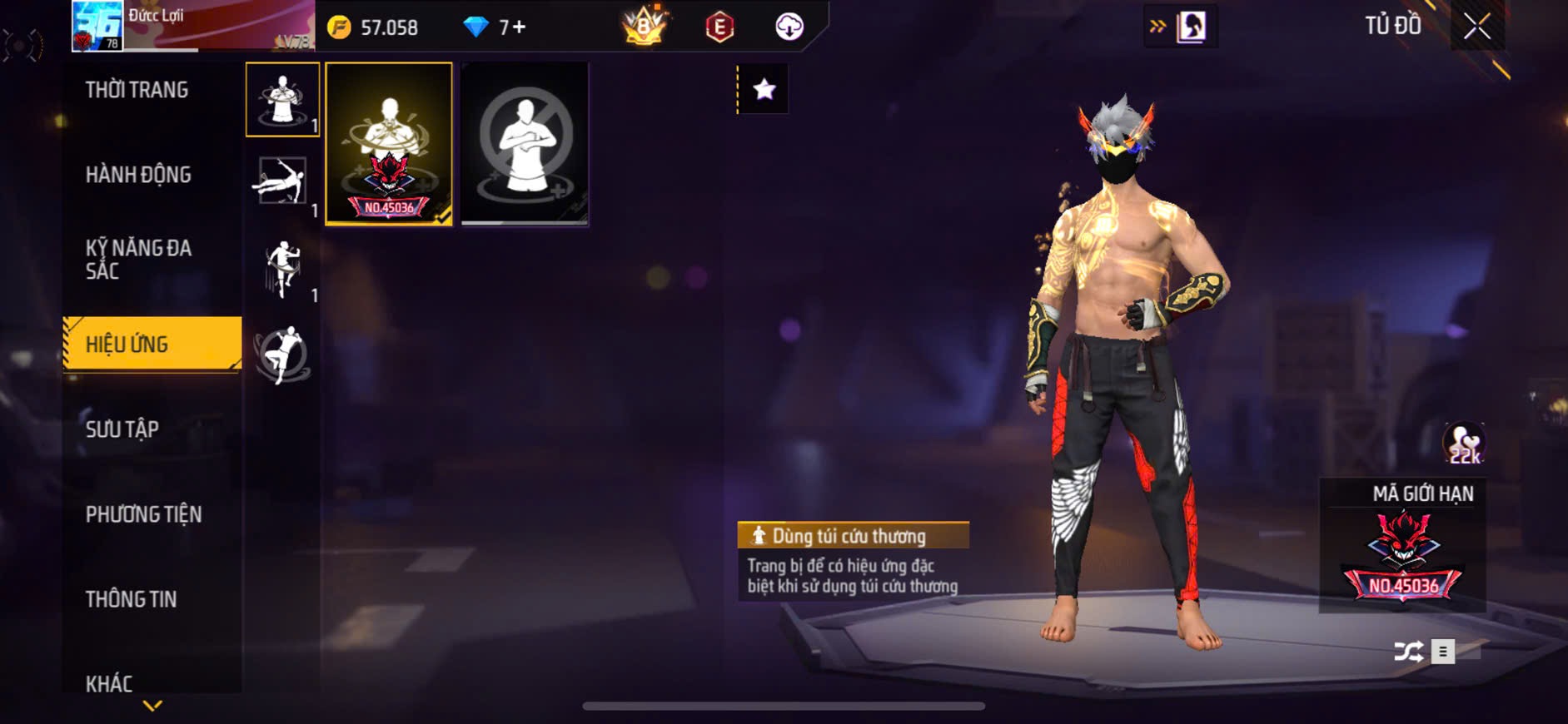Image resolution: width=1568 pixels, height=724 pixels.
Task: Open the gold coin balance
Action: point(374,27)
